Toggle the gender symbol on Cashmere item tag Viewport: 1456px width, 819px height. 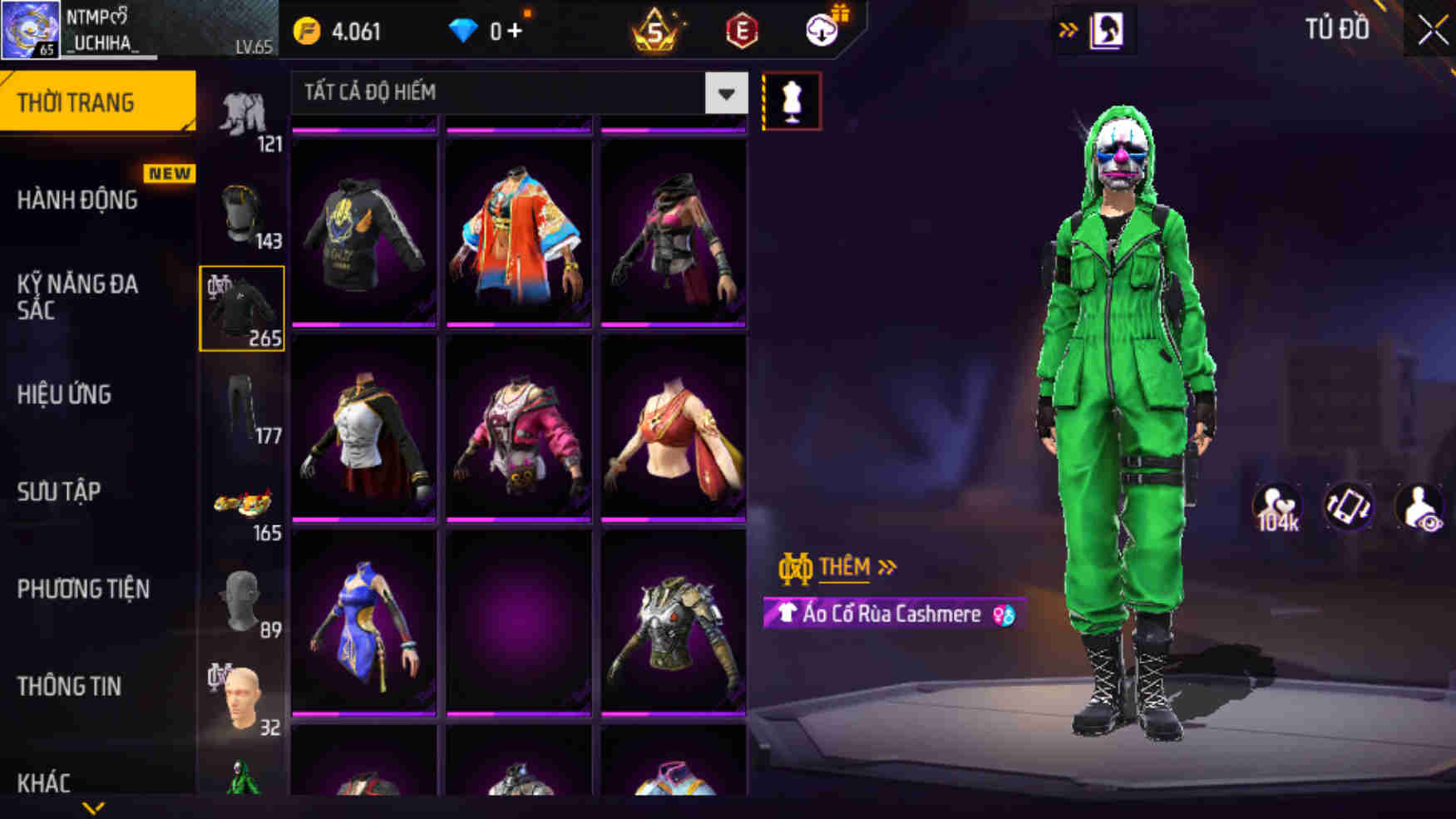[x=1003, y=614]
